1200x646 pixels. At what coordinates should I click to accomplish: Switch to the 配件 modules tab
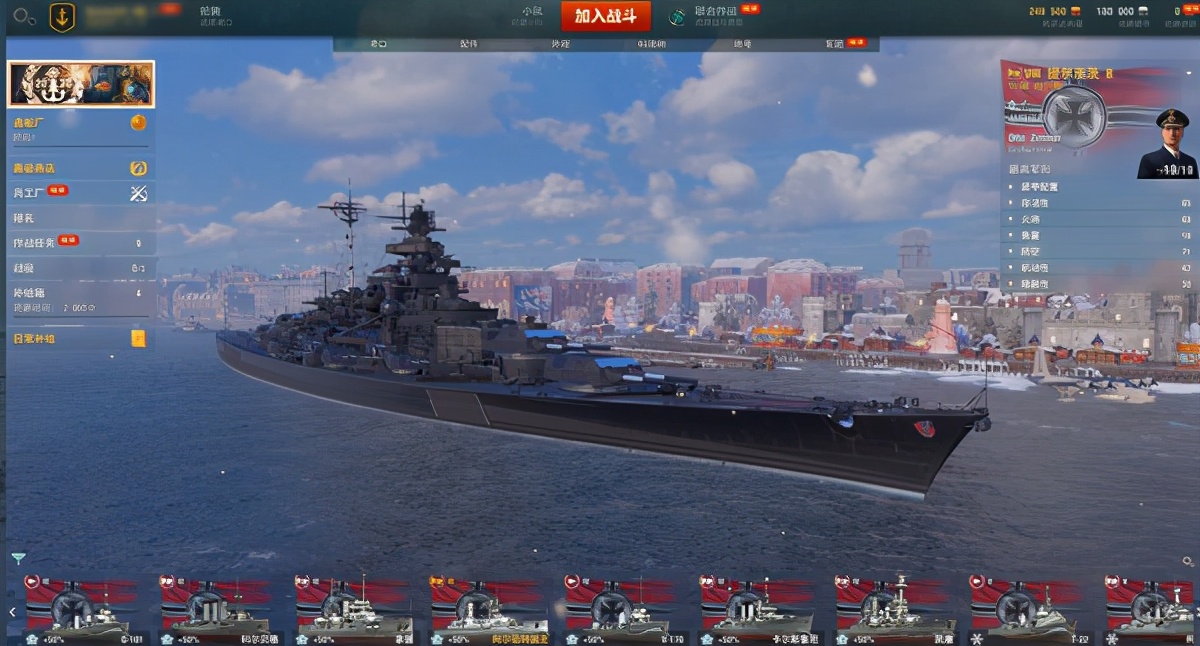(469, 44)
